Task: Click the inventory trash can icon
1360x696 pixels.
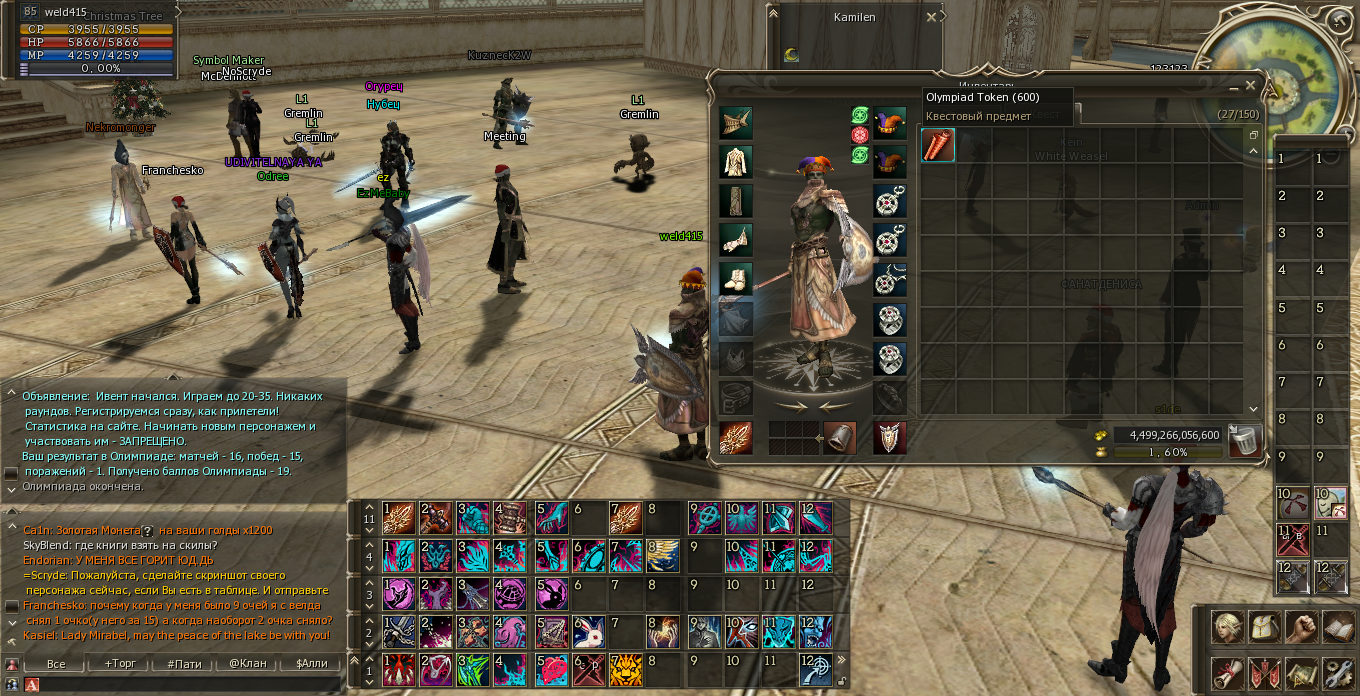Action: point(1244,440)
